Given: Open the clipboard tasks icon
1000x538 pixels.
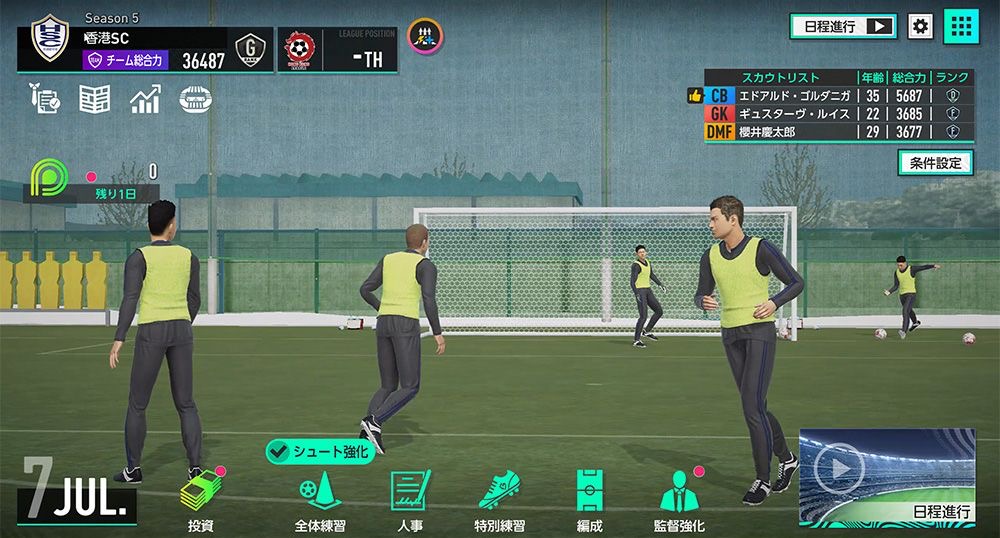Looking at the screenshot, I should click(x=45, y=99).
